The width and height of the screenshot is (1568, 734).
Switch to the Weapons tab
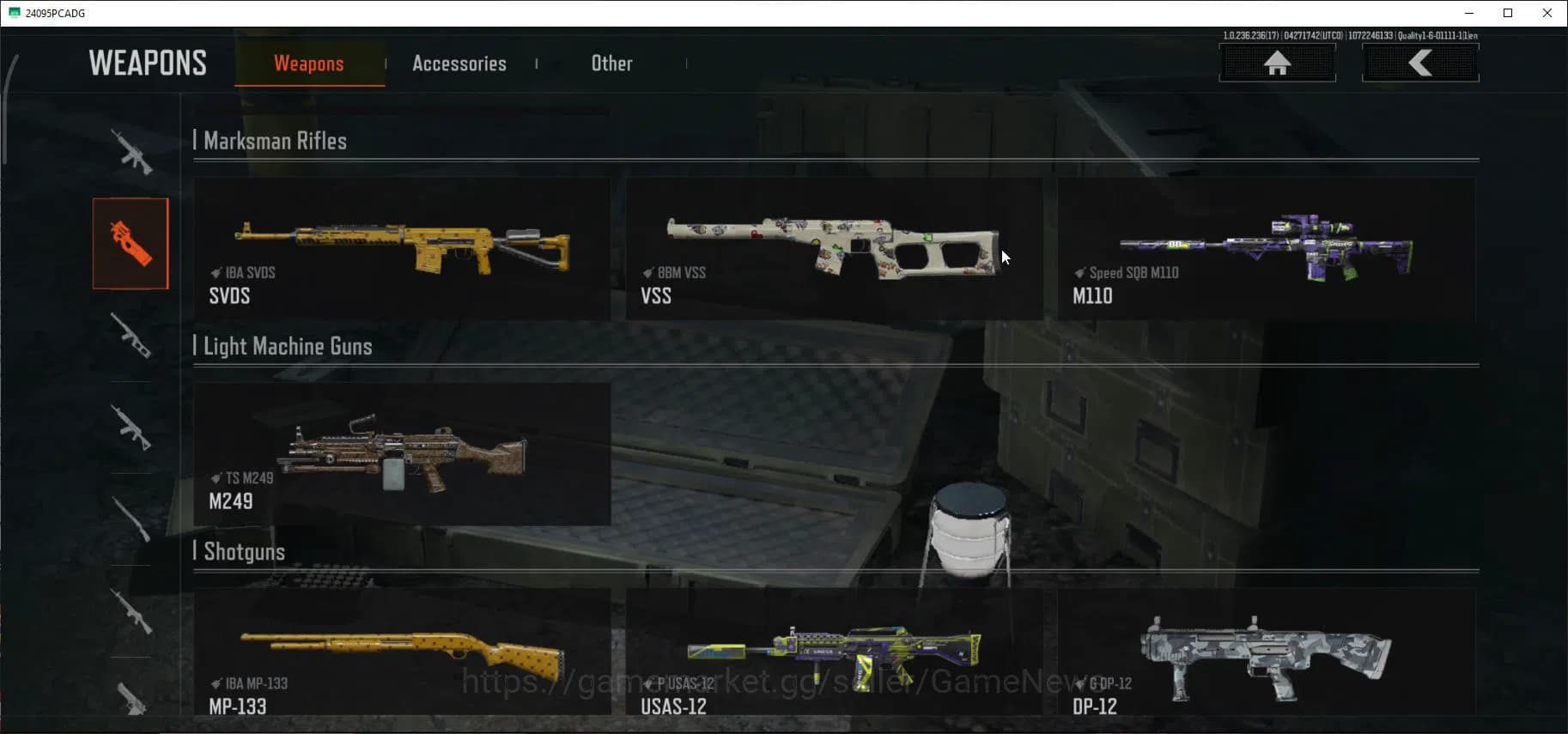(x=309, y=63)
